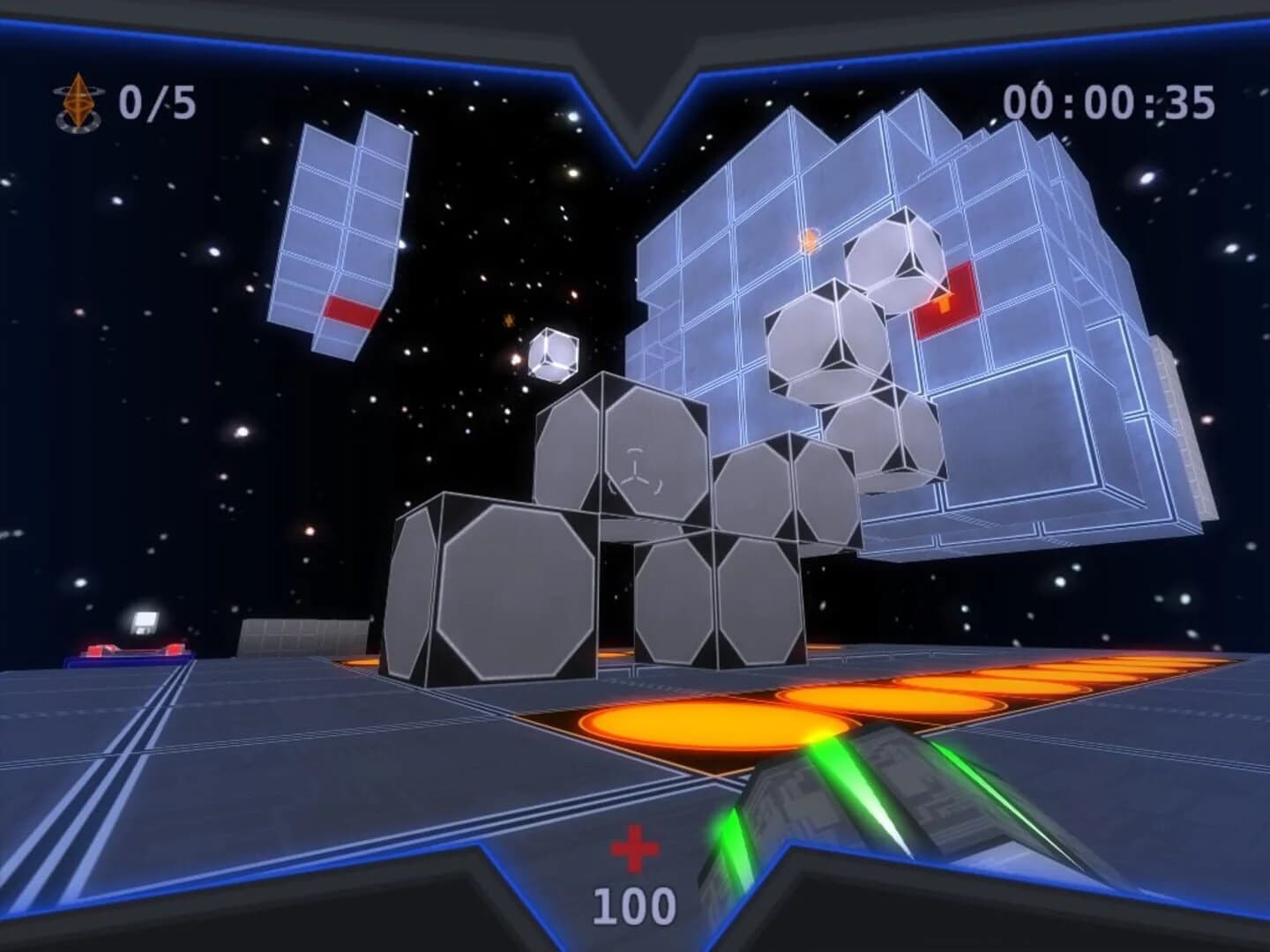Viewport: 1270px width, 952px height.
Task: Select the red health cross icon
Action: pyautogui.click(x=637, y=847)
